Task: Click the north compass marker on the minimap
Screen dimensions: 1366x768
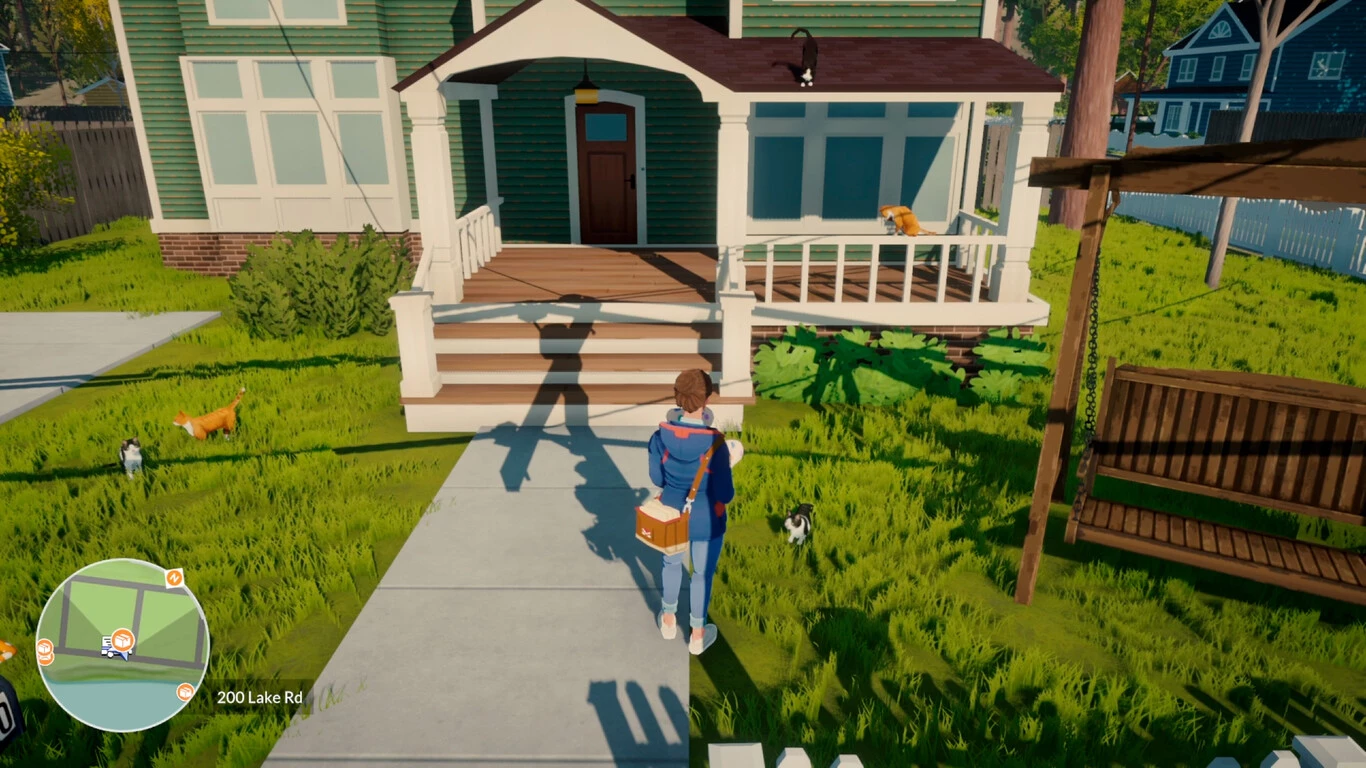Action: click(x=174, y=578)
